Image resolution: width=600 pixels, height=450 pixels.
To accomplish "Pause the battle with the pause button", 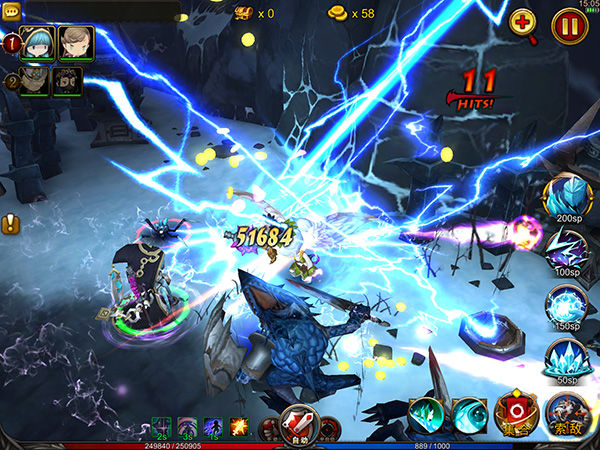I will [x=567, y=24].
